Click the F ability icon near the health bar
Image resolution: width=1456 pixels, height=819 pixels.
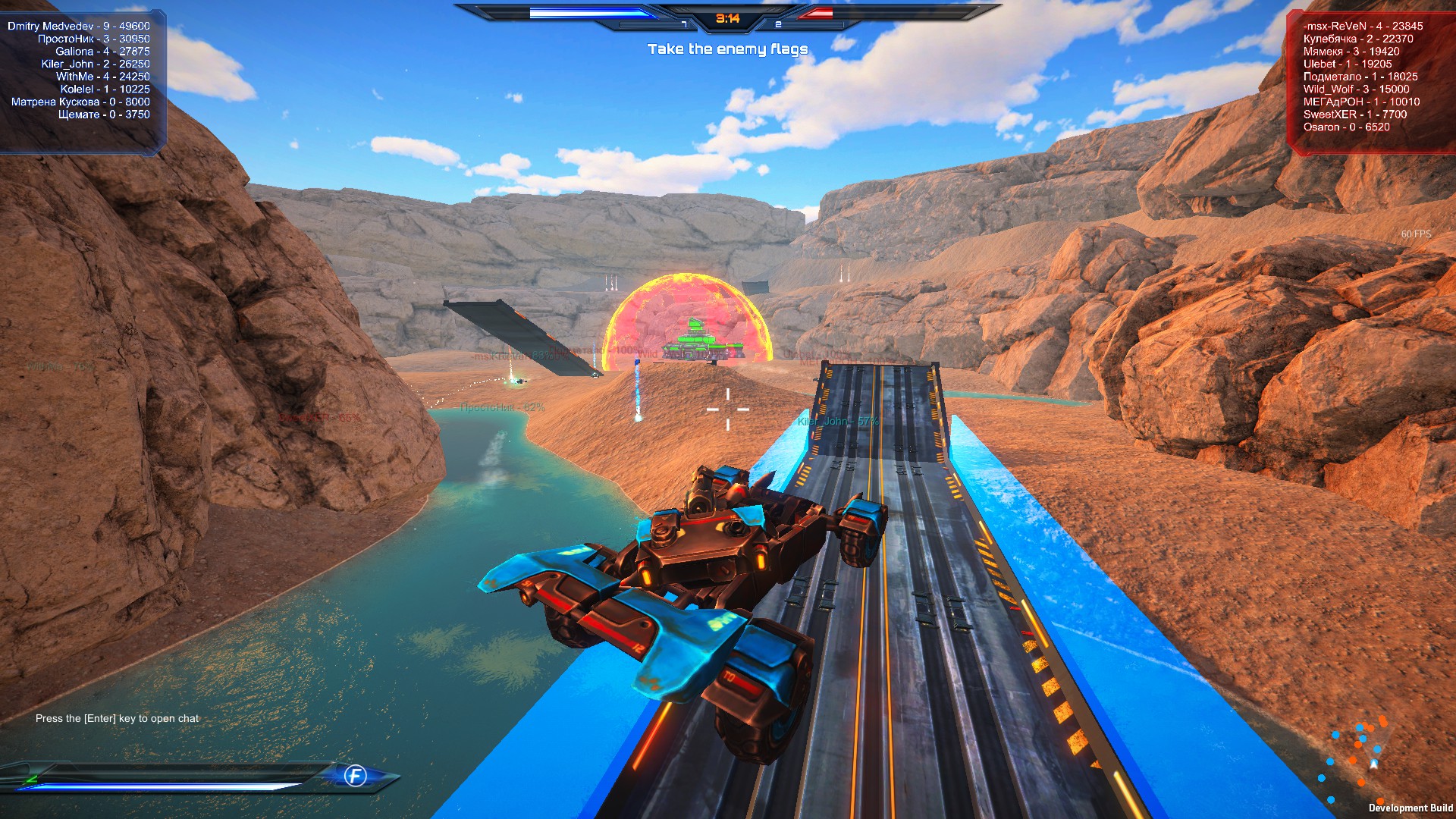click(x=355, y=777)
